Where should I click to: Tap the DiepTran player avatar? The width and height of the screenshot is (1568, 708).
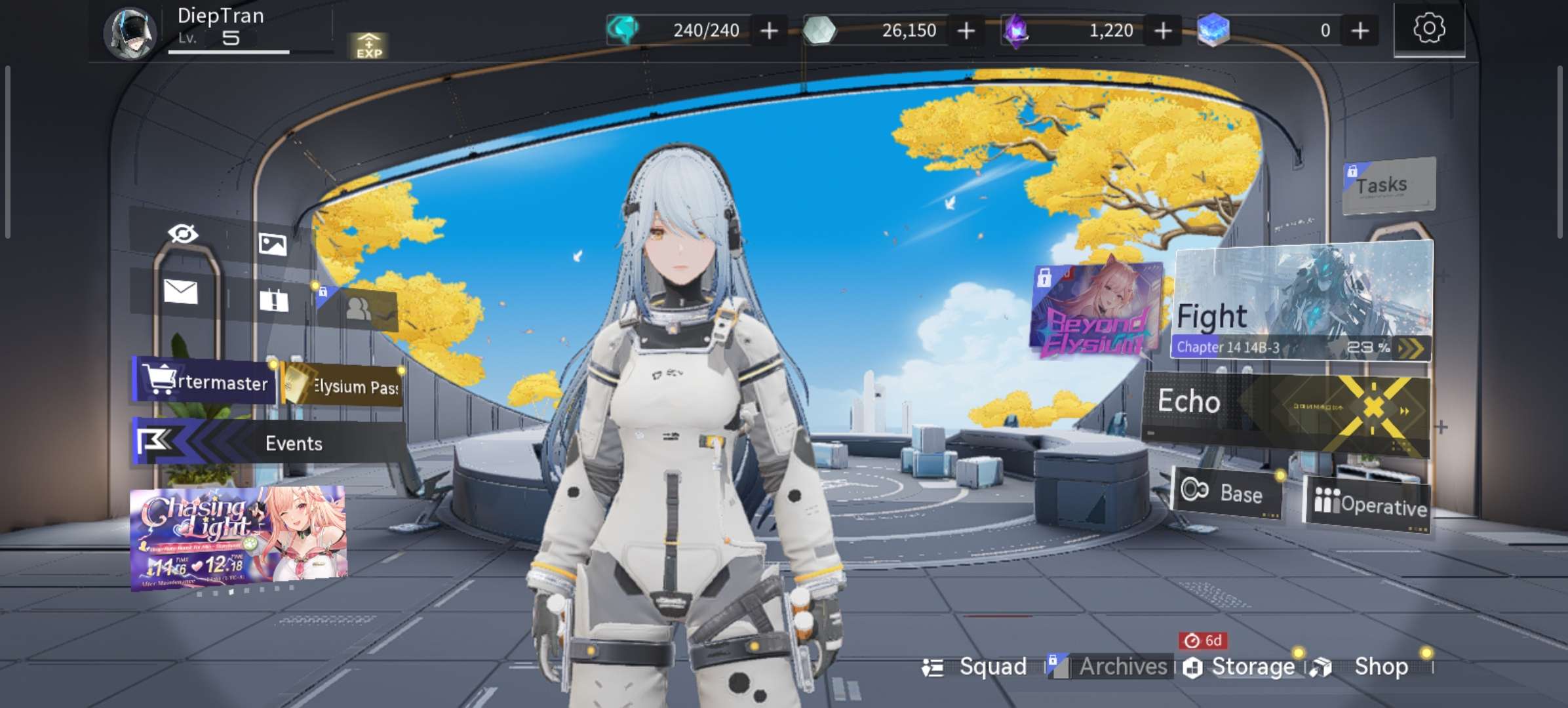(x=130, y=33)
